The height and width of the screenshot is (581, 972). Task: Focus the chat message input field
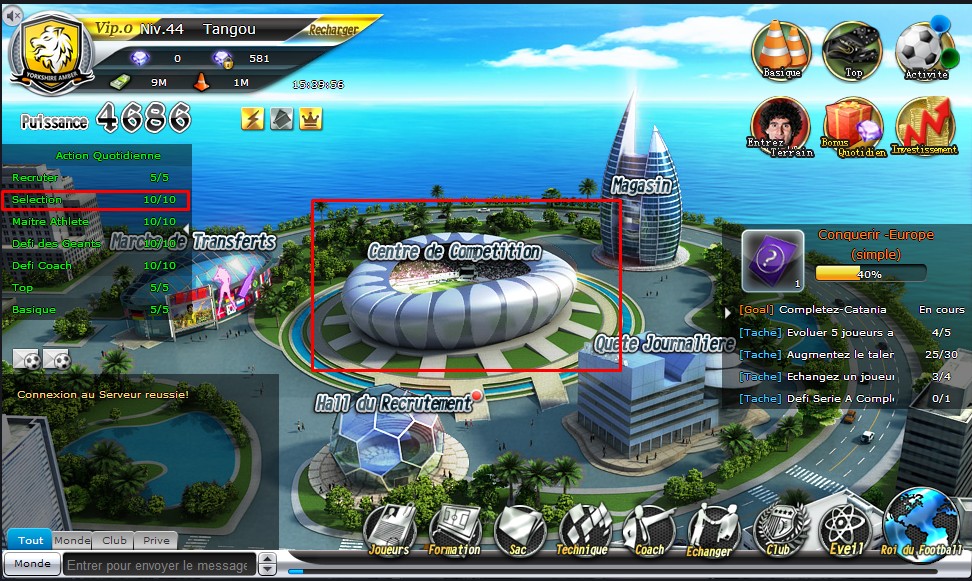pyautogui.click(x=160, y=564)
